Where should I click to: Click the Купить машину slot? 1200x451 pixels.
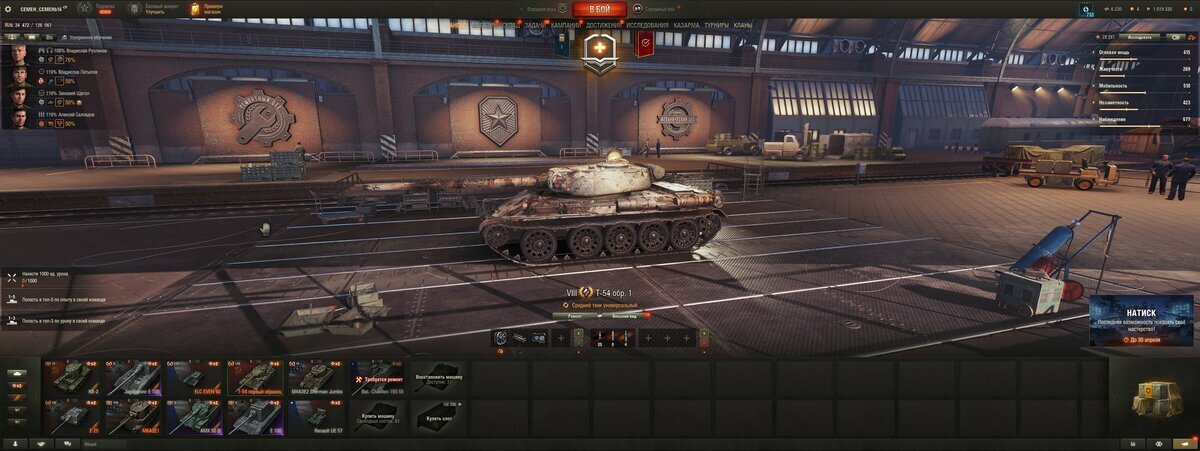pyautogui.click(x=377, y=416)
